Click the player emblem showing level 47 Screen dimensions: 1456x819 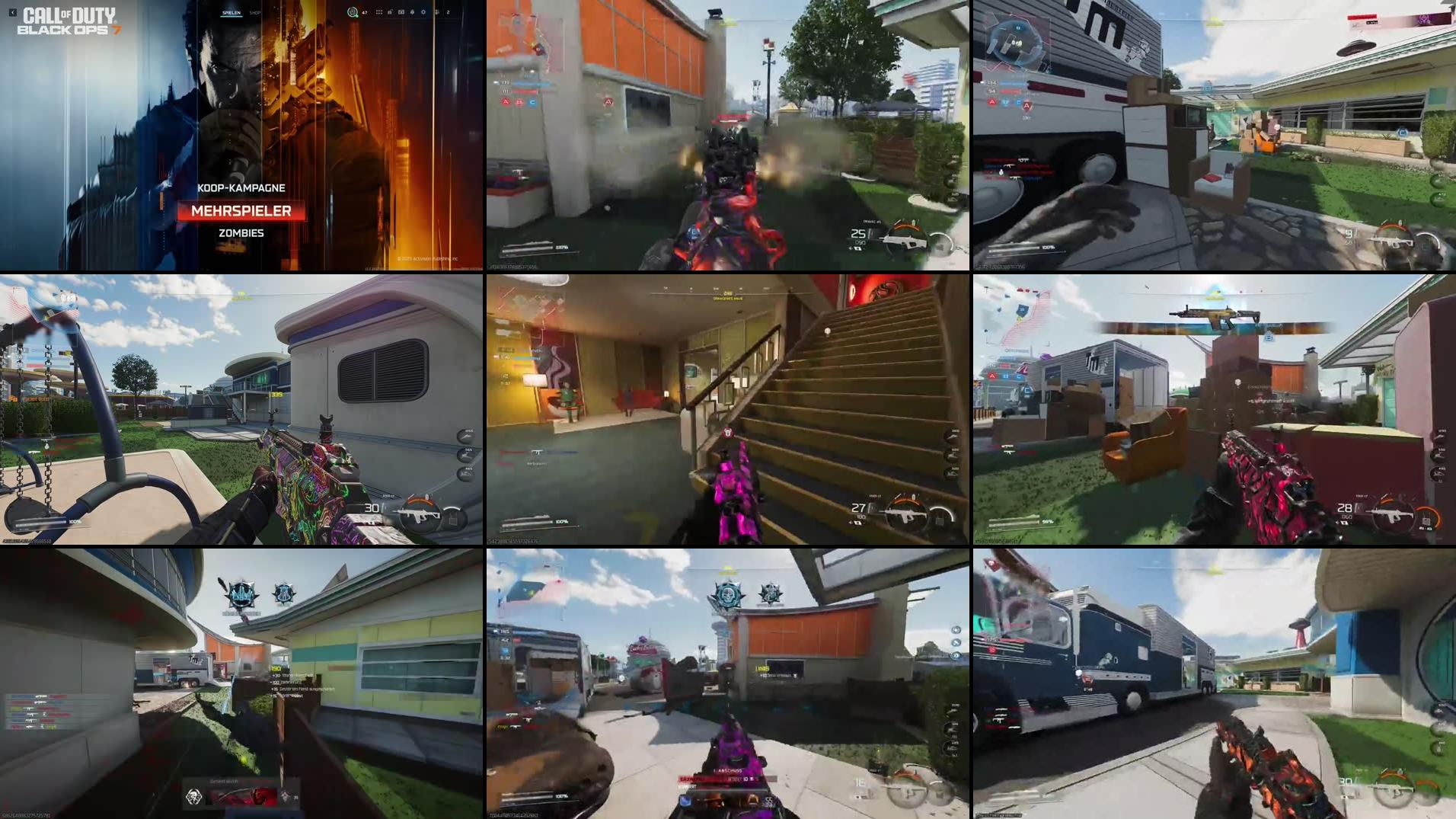[x=355, y=12]
